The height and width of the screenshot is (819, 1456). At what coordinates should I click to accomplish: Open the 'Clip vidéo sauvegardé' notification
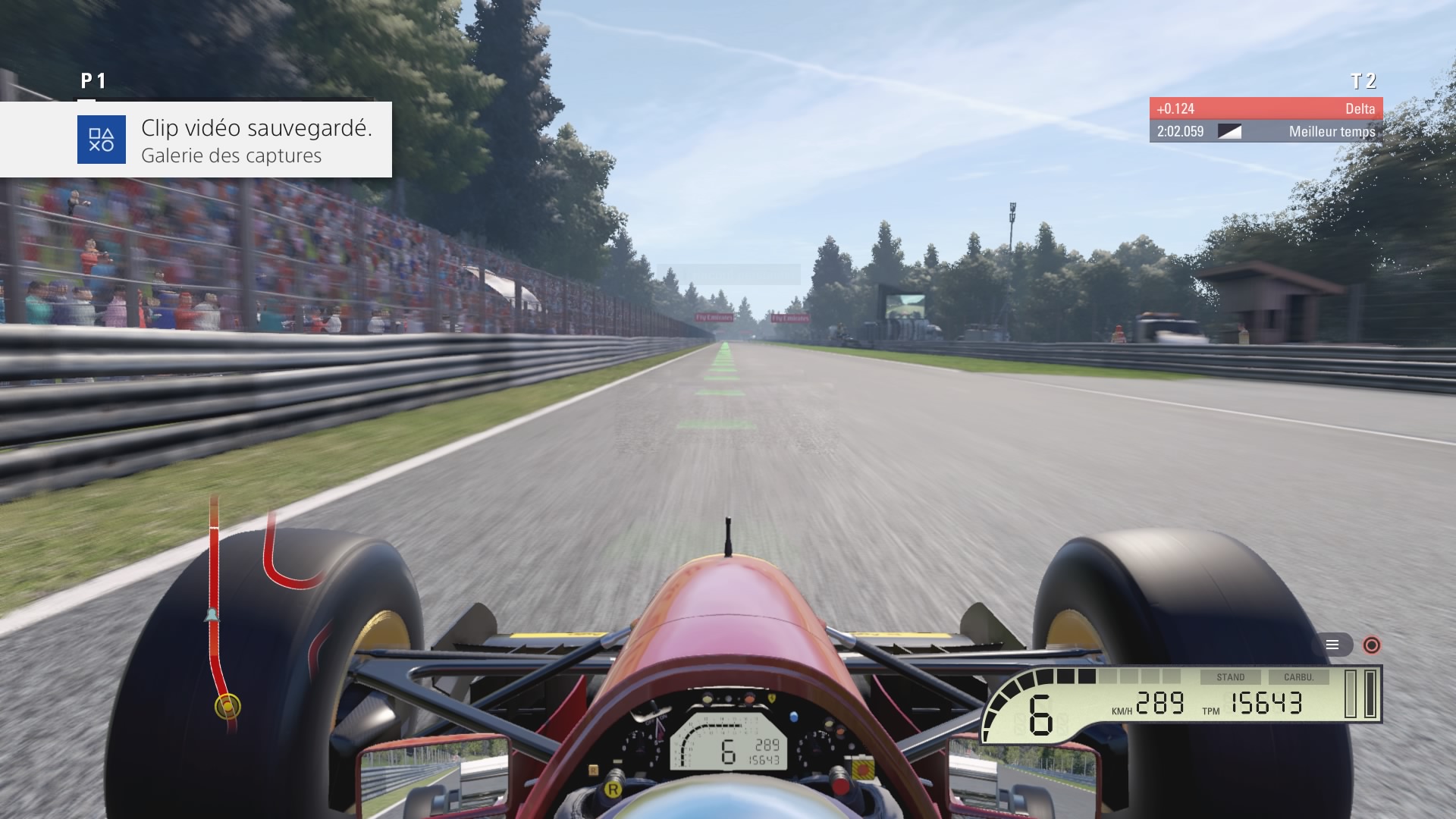[256, 140]
